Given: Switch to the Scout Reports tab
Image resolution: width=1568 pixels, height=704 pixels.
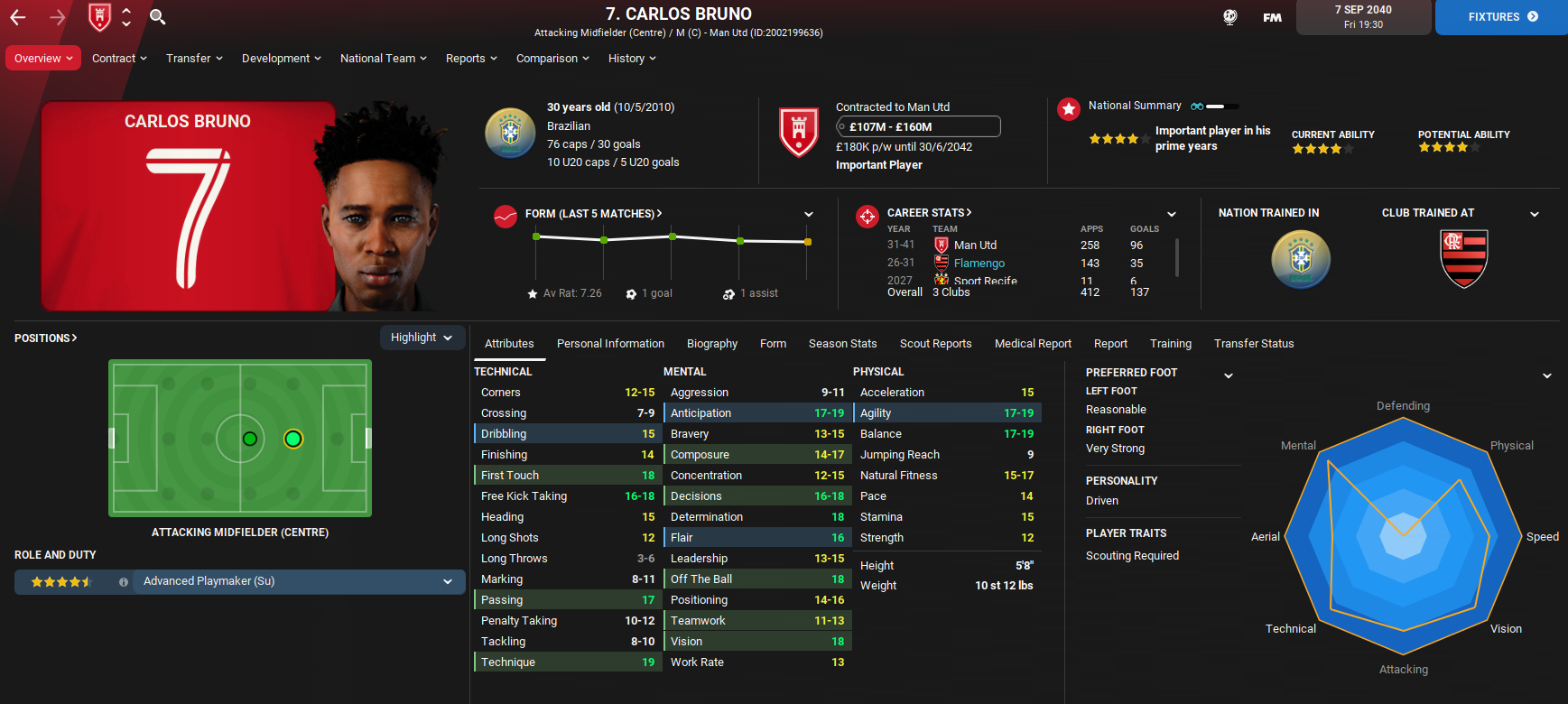Looking at the screenshot, I should tap(935, 343).
